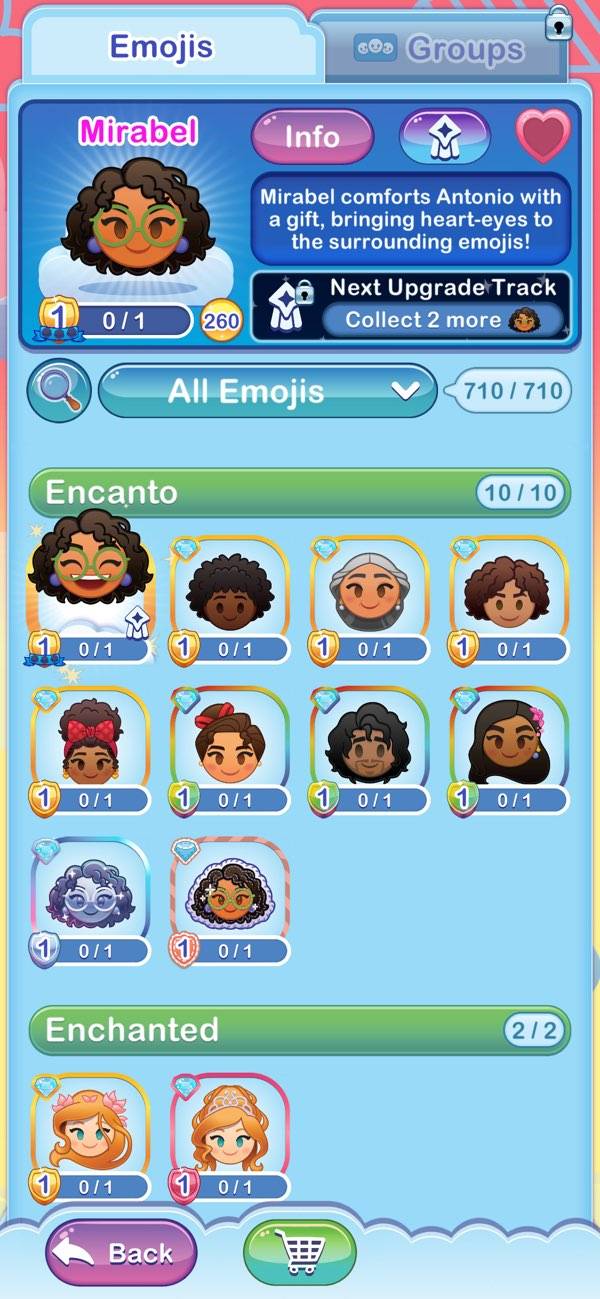Open the locked Groups tab

[440, 49]
